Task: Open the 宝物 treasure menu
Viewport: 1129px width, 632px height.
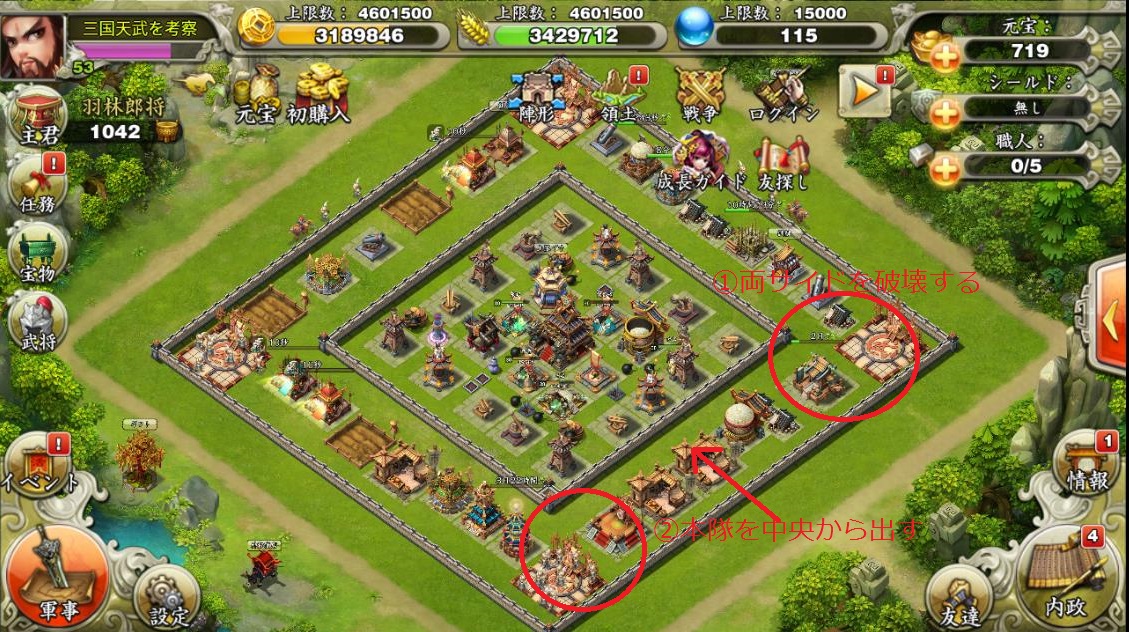Action: click(36, 253)
